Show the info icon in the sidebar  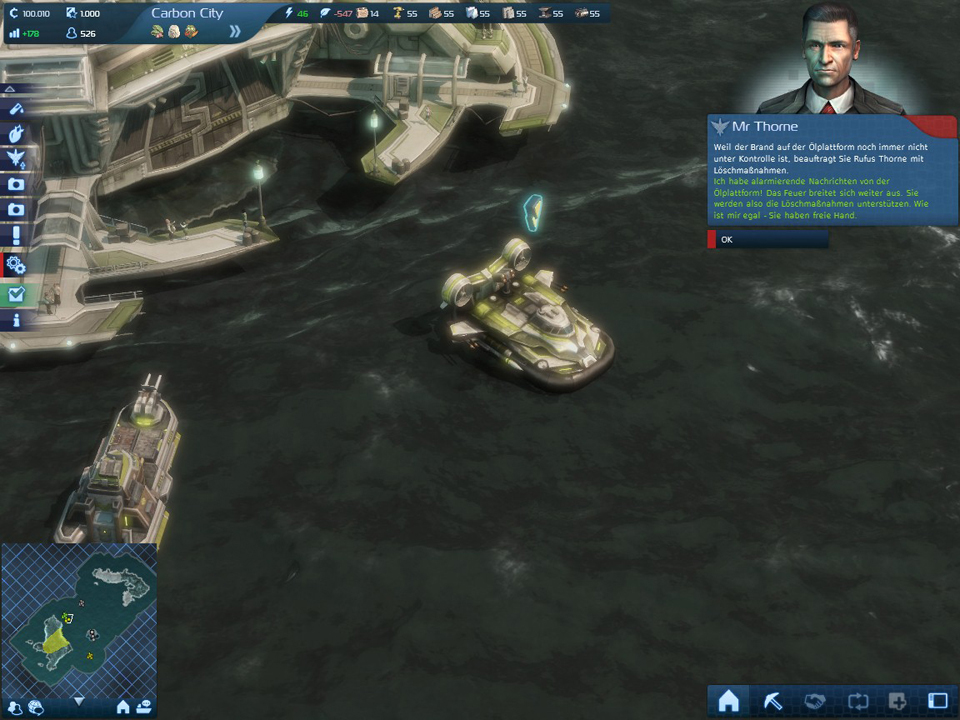pos(16,321)
